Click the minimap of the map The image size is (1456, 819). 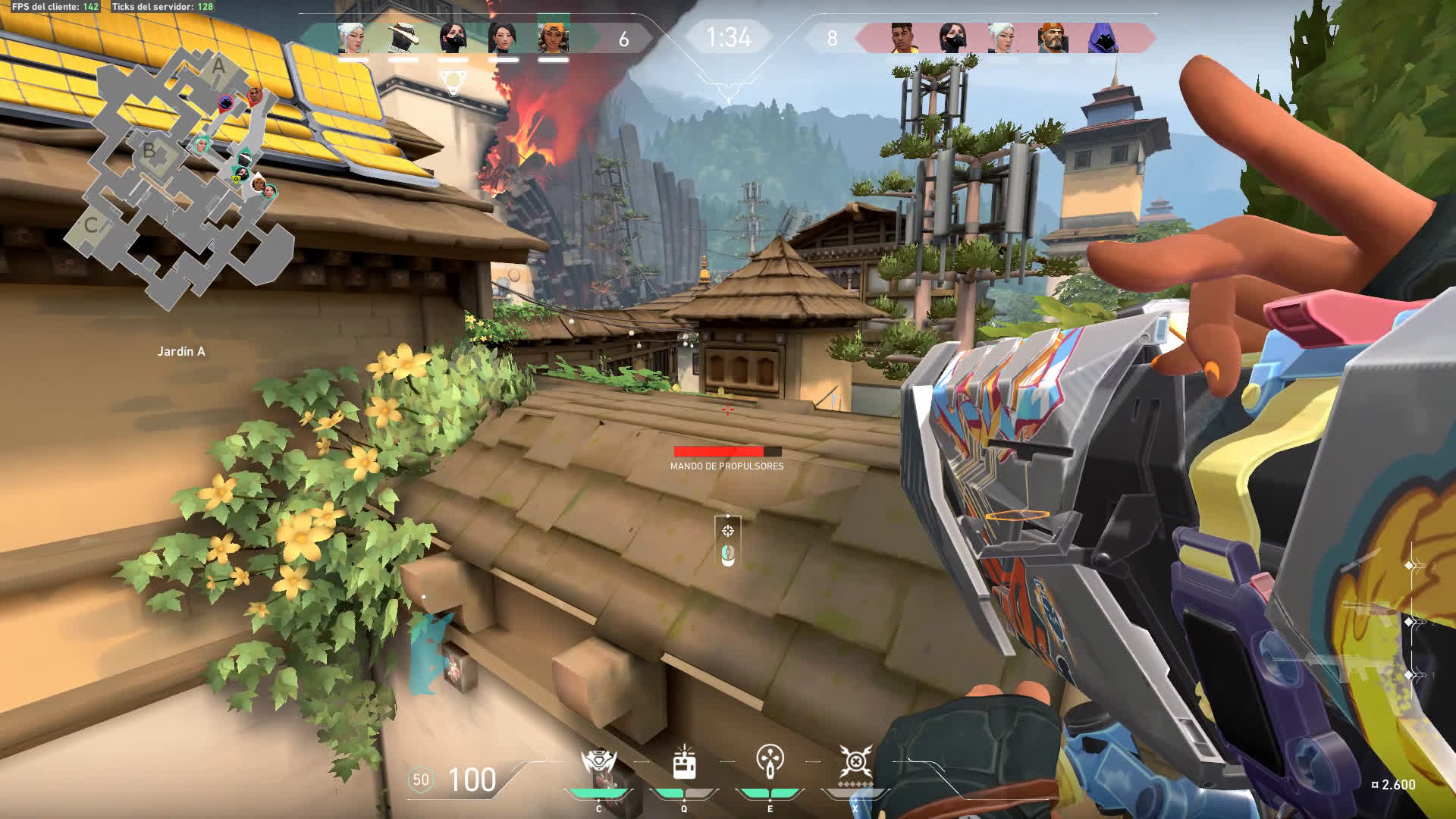coord(182,174)
